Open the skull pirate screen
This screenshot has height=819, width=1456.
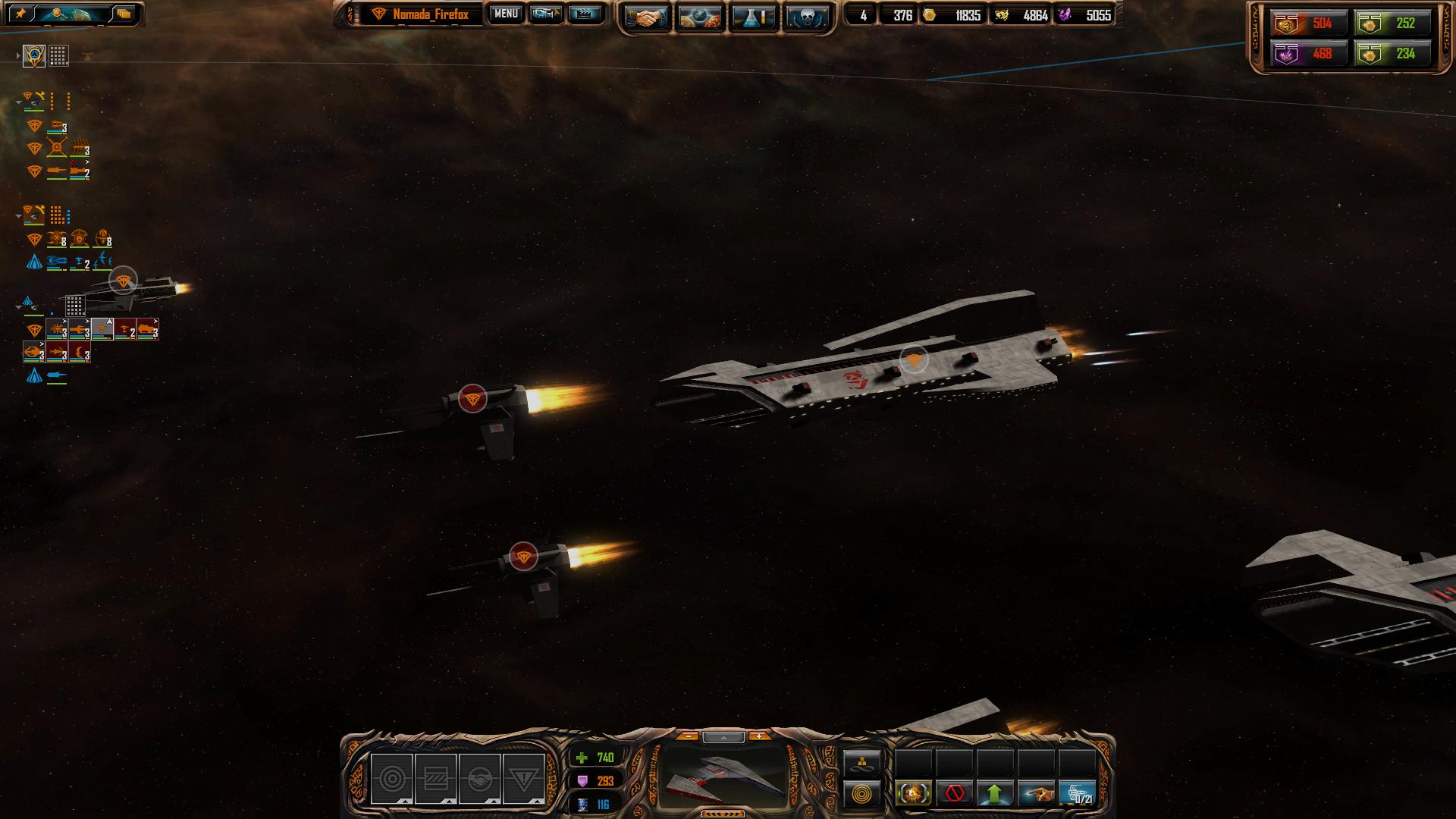807,17
